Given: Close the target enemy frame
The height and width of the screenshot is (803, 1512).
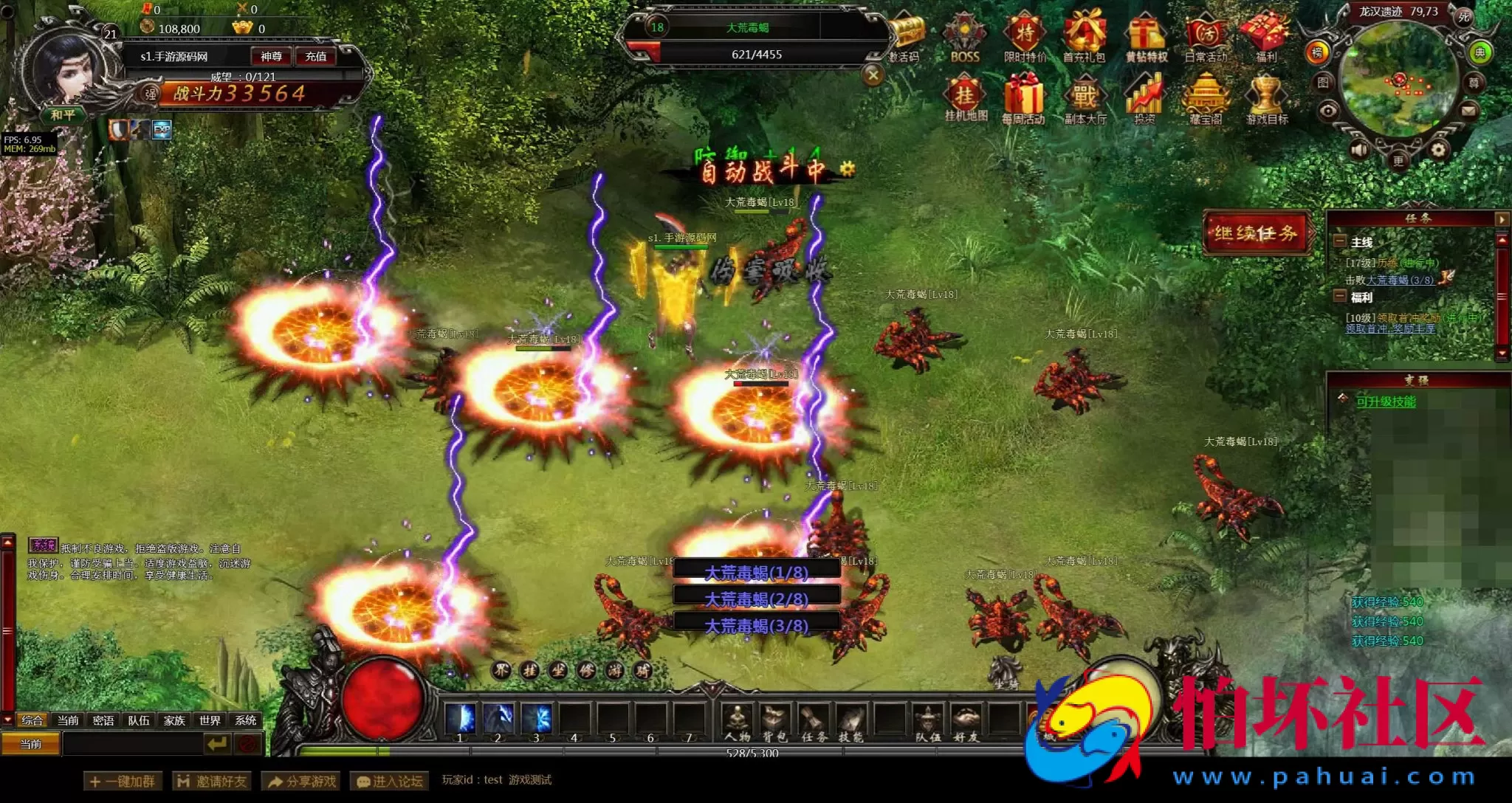Looking at the screenshot, I should pyautogui.click(x=873, y=75).
